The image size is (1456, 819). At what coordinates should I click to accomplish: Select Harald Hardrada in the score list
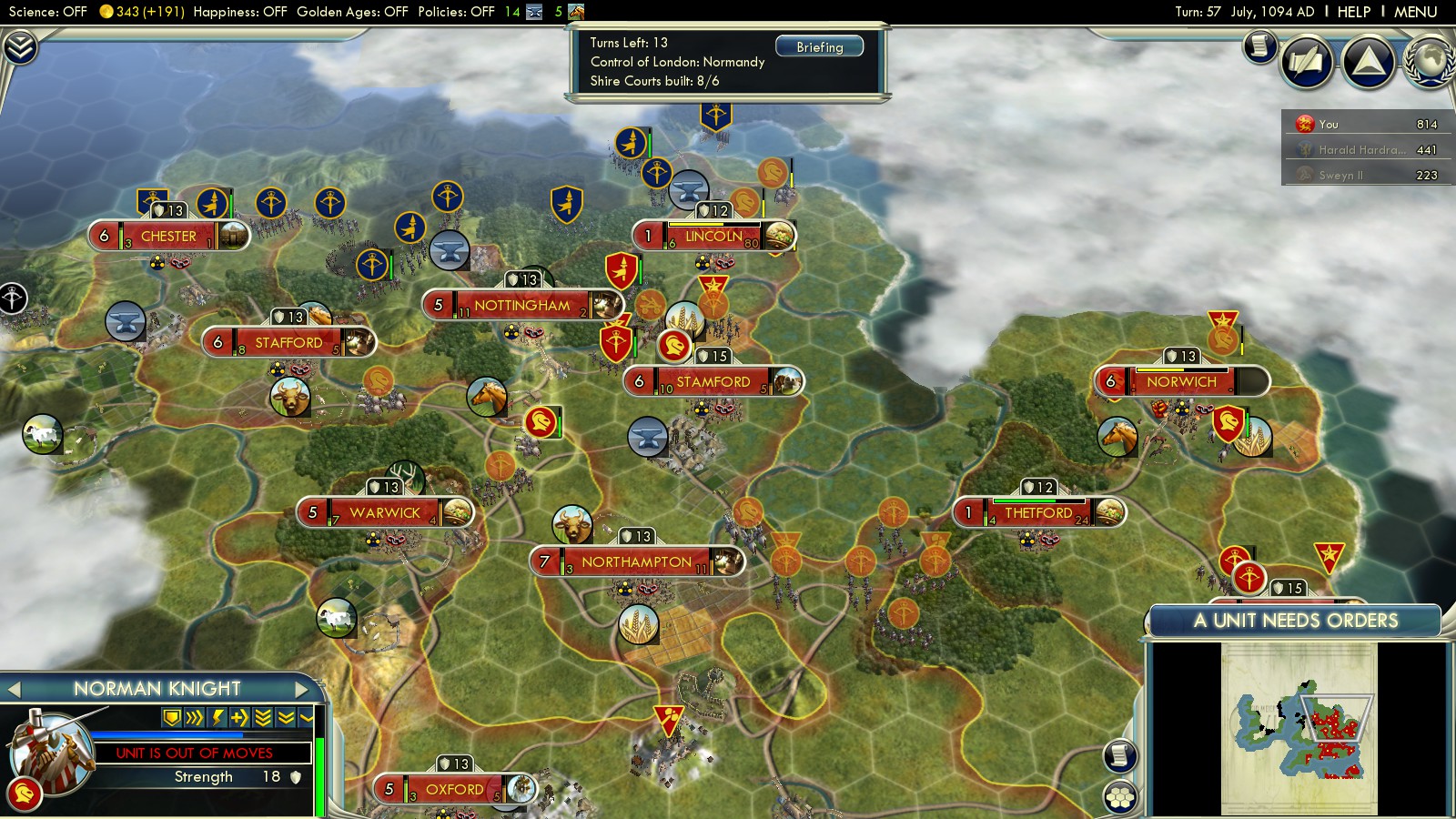(x=1360, y=149)
